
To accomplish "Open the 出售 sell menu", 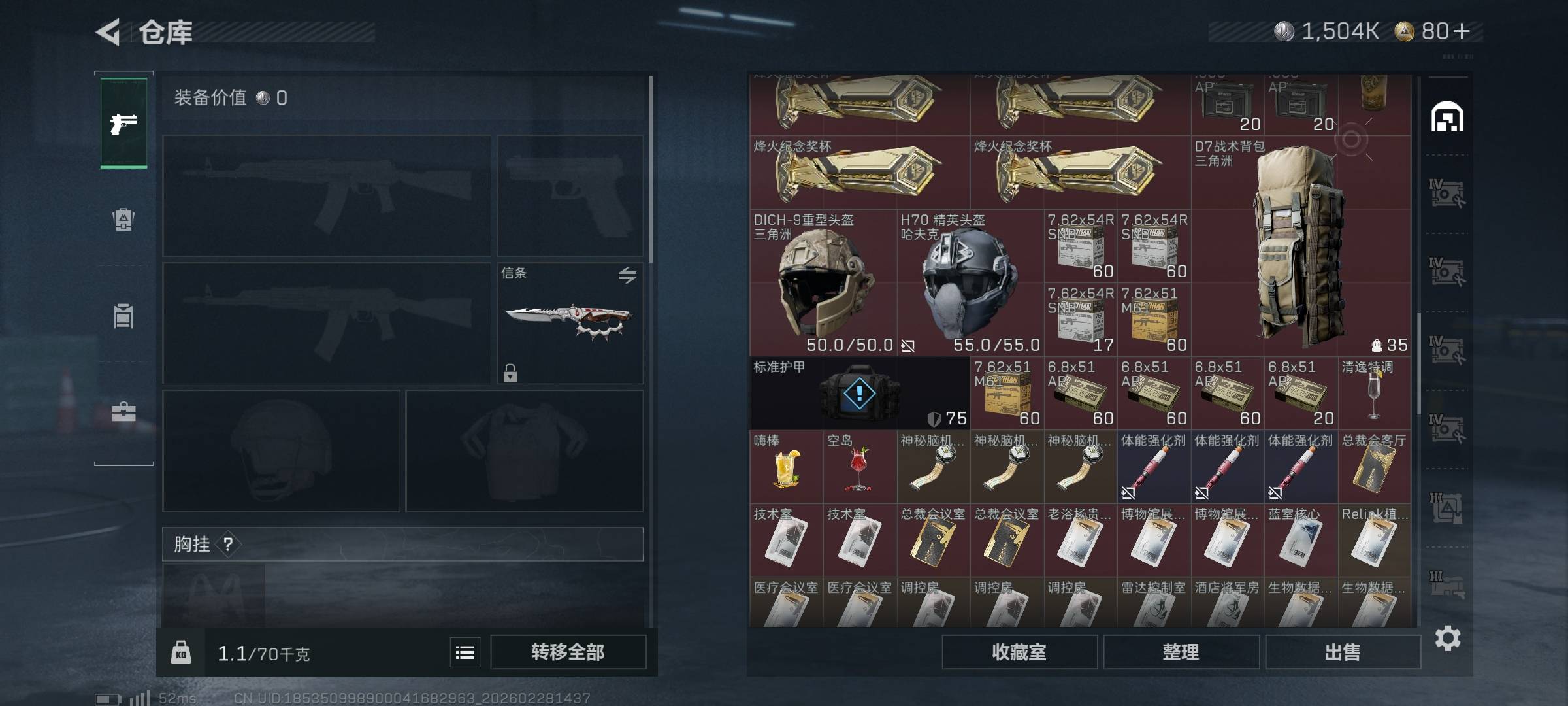I will click(x=1343, y=652).
